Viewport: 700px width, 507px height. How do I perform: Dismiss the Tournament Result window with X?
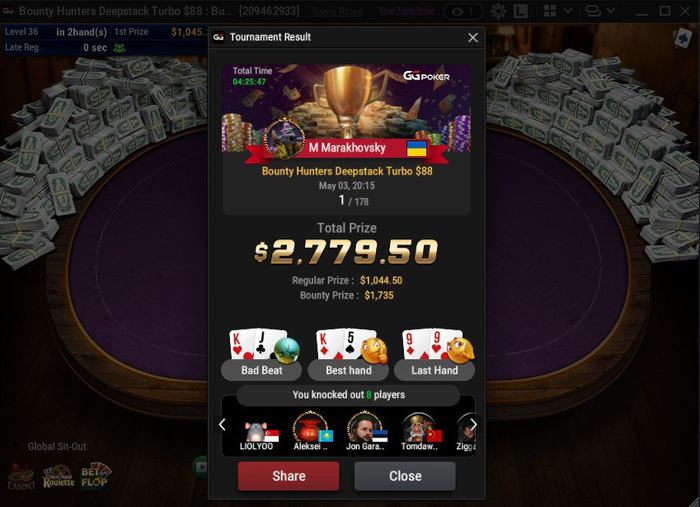click(x=473, y=38)
